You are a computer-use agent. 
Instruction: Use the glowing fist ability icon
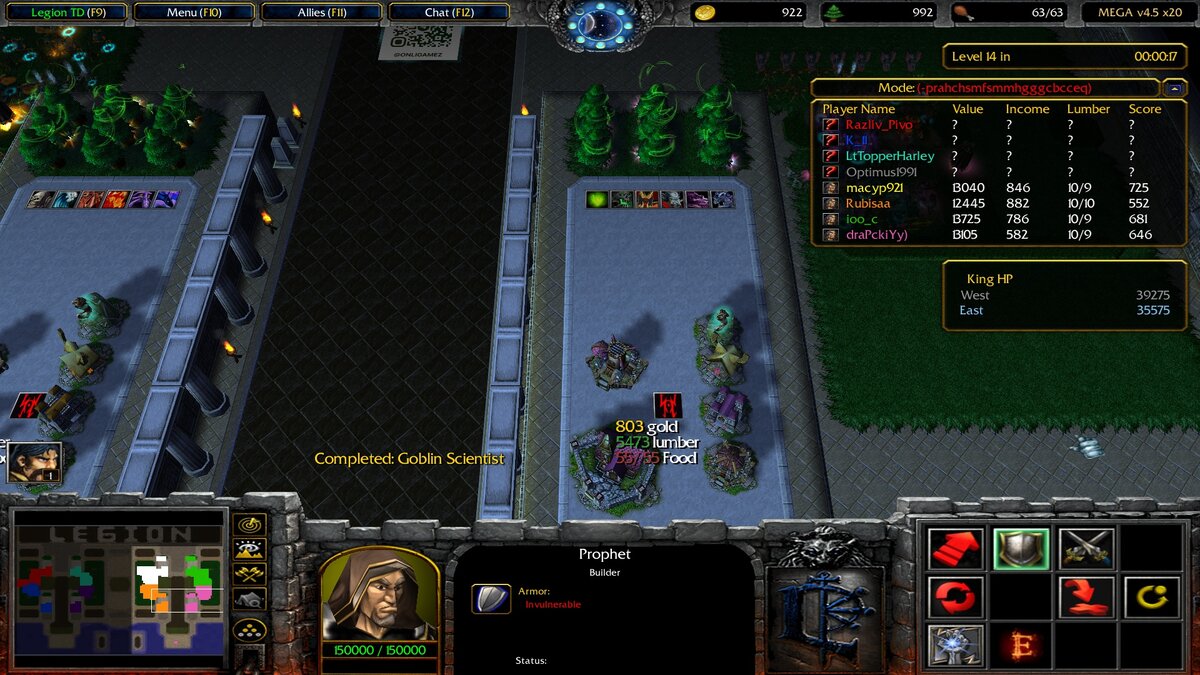pos(955,645)
